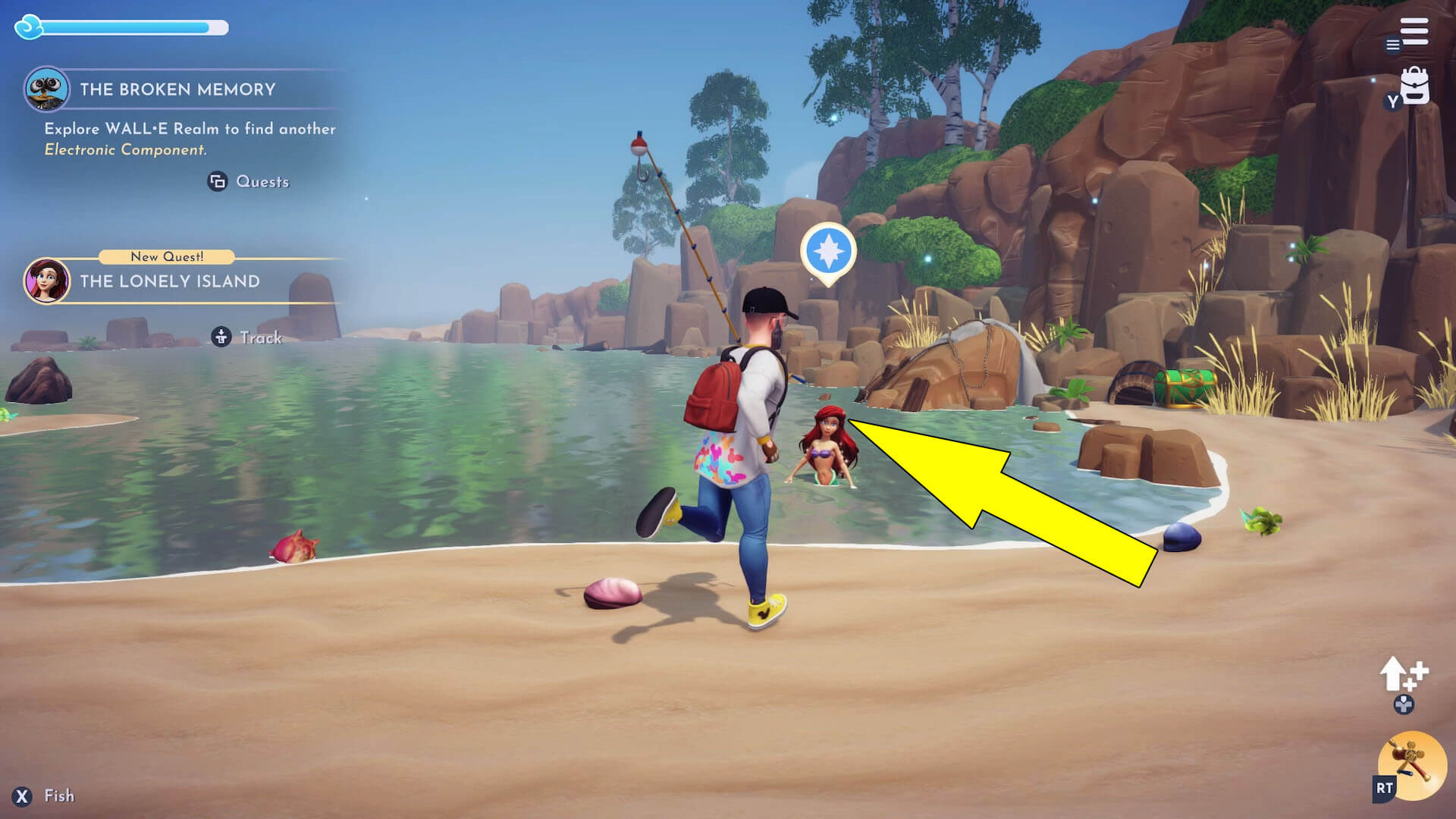Select the fishing rod tool icon

tap(1411, 764)
